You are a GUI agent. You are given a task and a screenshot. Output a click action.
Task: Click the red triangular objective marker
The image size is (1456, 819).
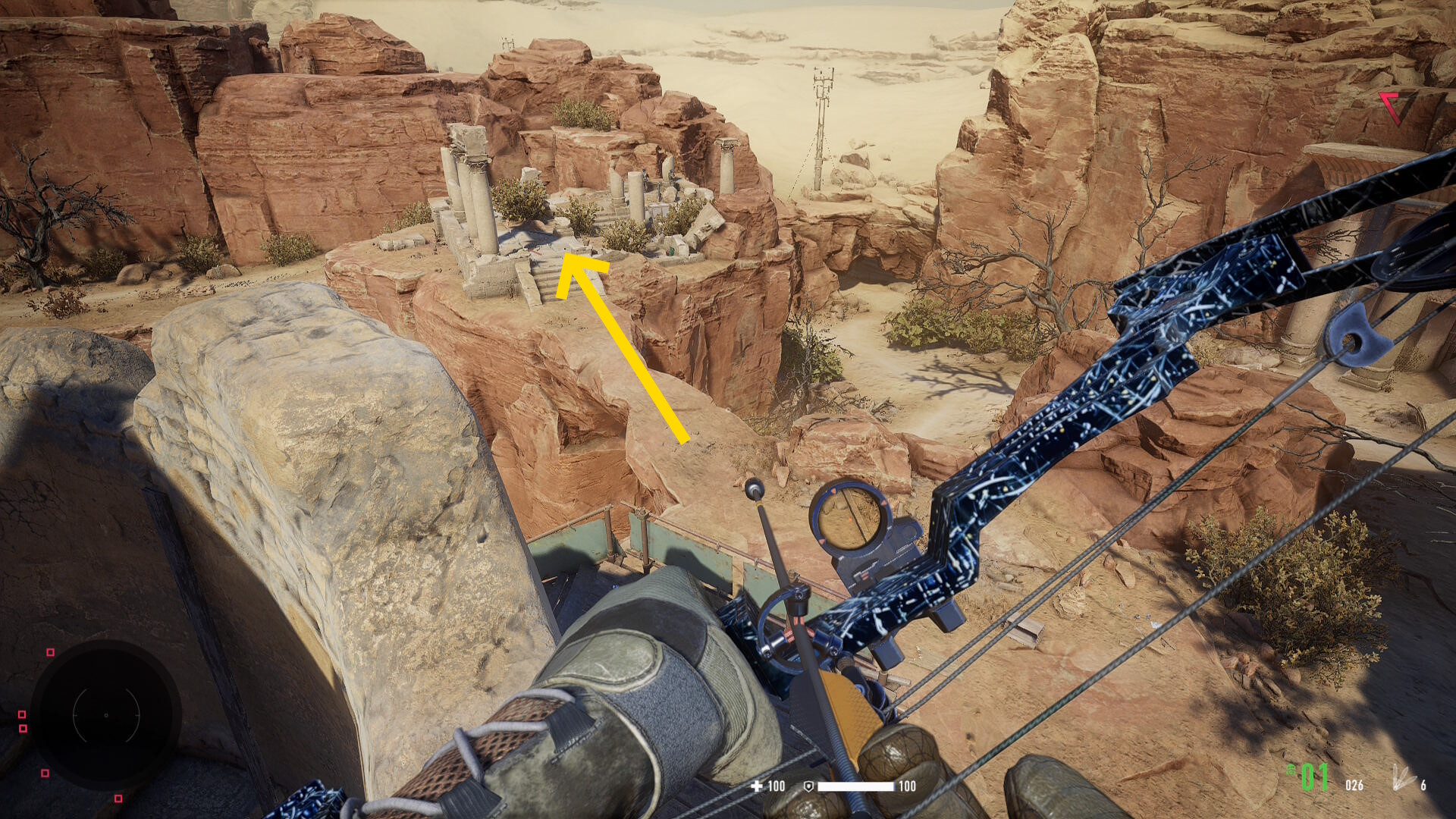point(1392,107)
